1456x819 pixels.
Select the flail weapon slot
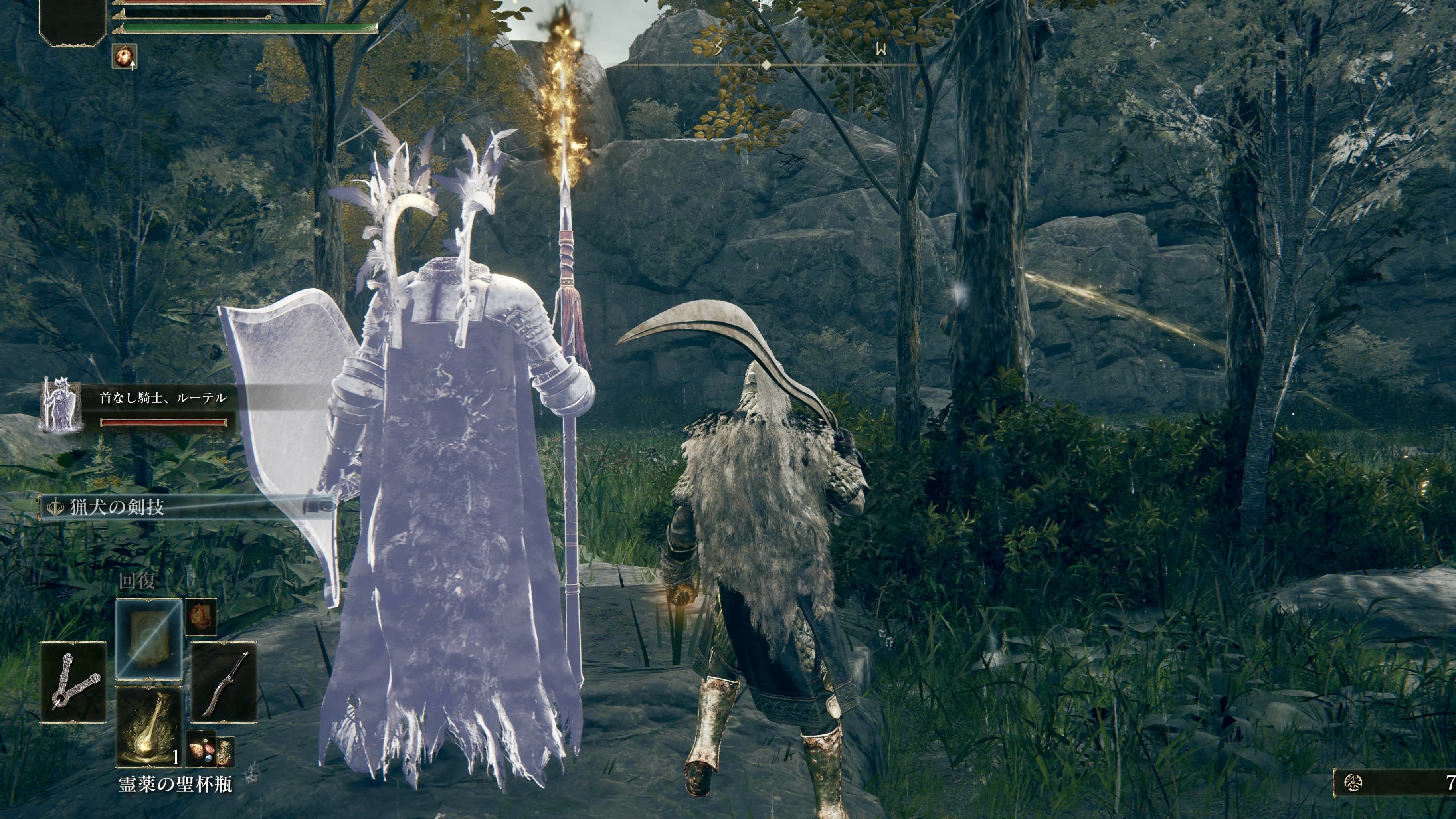(73, 682)
